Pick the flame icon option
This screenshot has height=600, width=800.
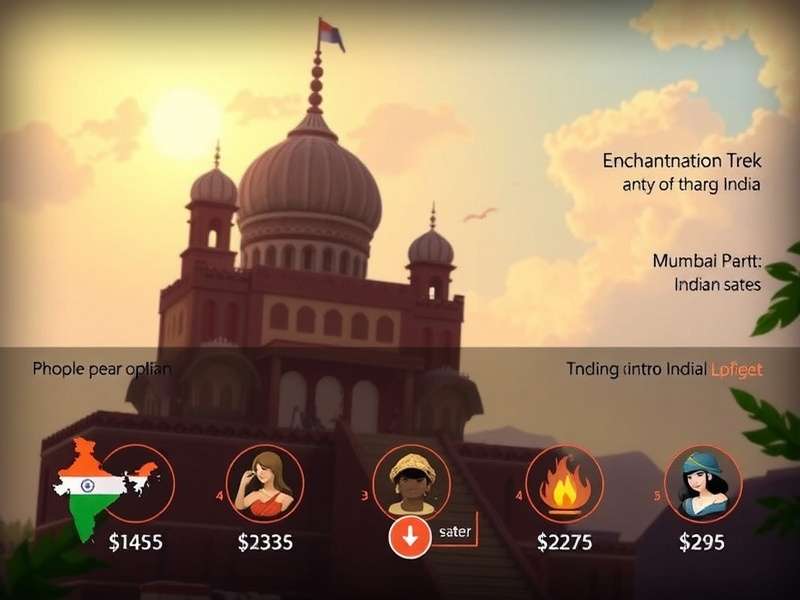(563, 483)
